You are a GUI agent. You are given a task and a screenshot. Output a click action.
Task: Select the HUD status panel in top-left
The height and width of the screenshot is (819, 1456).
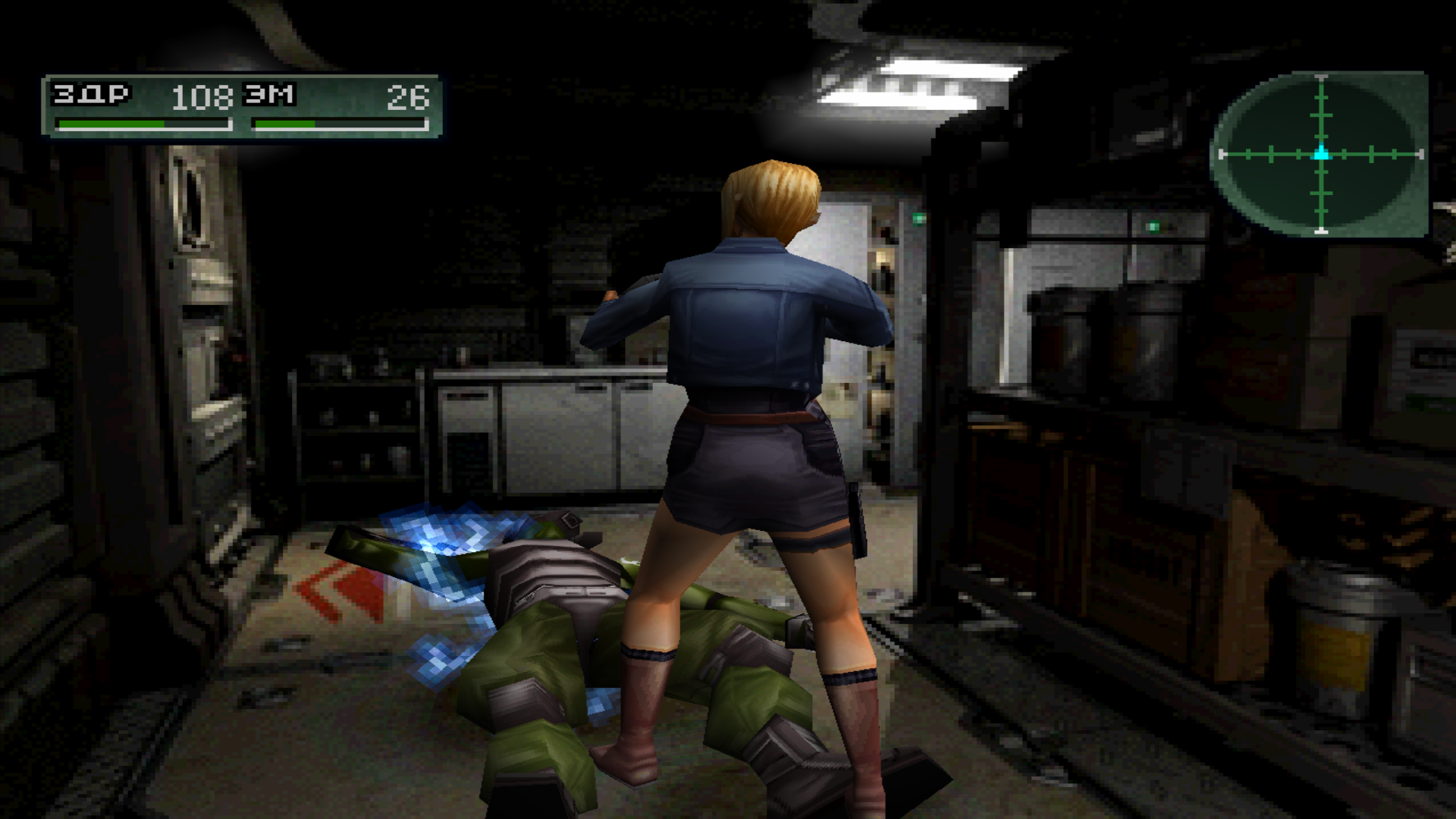(243, 106)
